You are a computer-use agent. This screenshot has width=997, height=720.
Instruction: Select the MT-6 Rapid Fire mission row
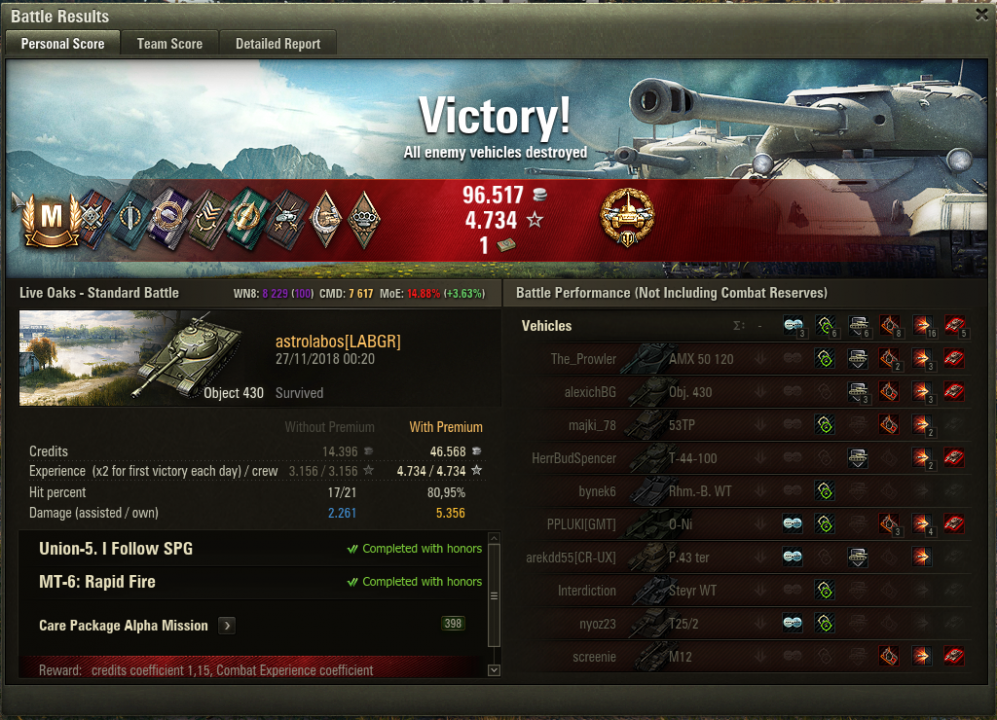coord(97,582)
